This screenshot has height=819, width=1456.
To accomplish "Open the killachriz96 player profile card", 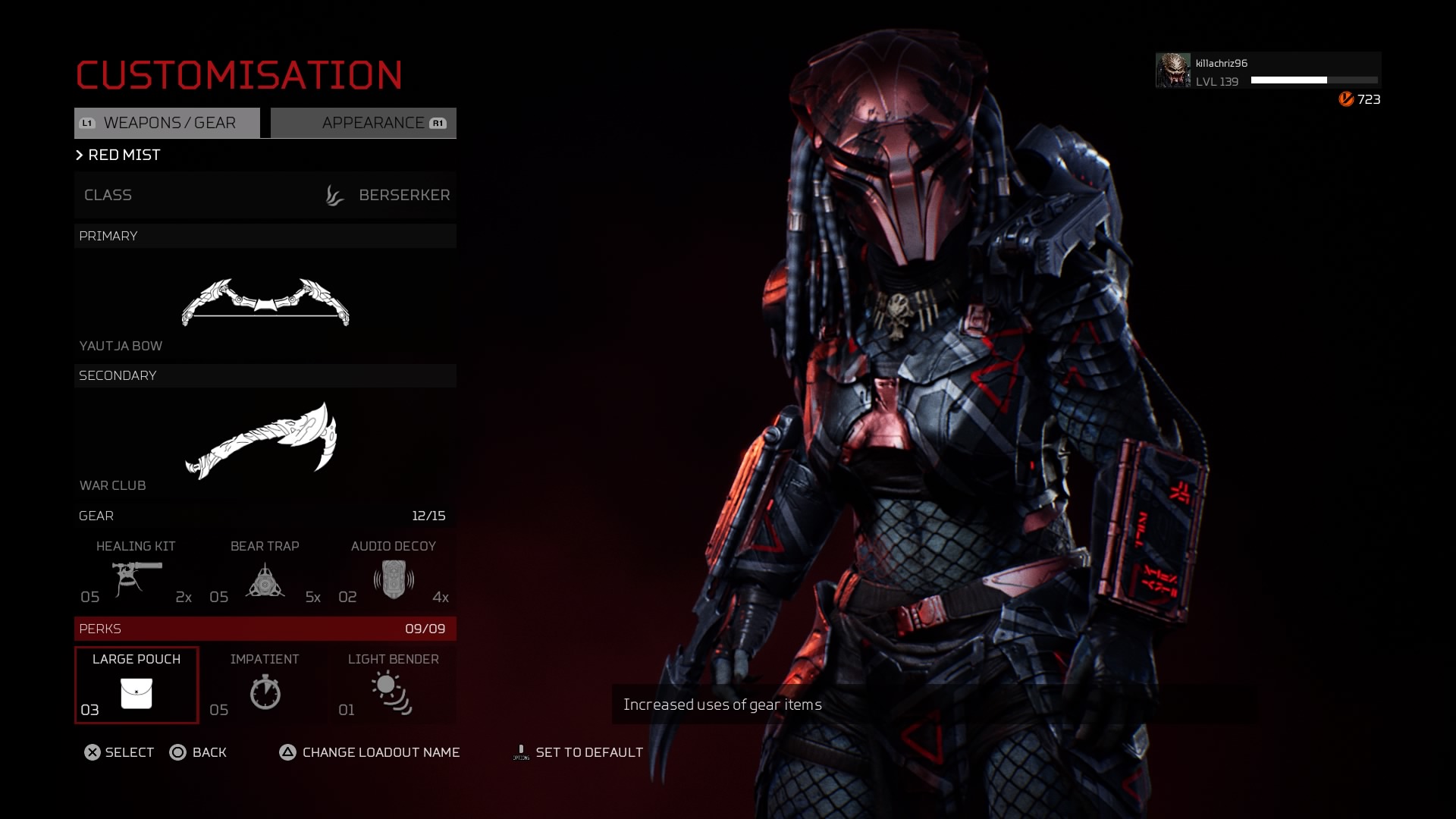I will (1267, 71).
